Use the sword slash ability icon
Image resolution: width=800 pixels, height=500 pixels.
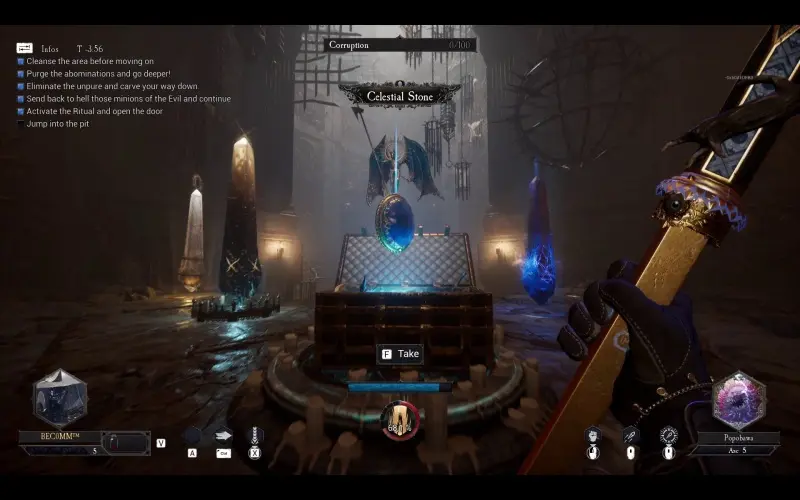pyautogui.click(x=631, y=435)
